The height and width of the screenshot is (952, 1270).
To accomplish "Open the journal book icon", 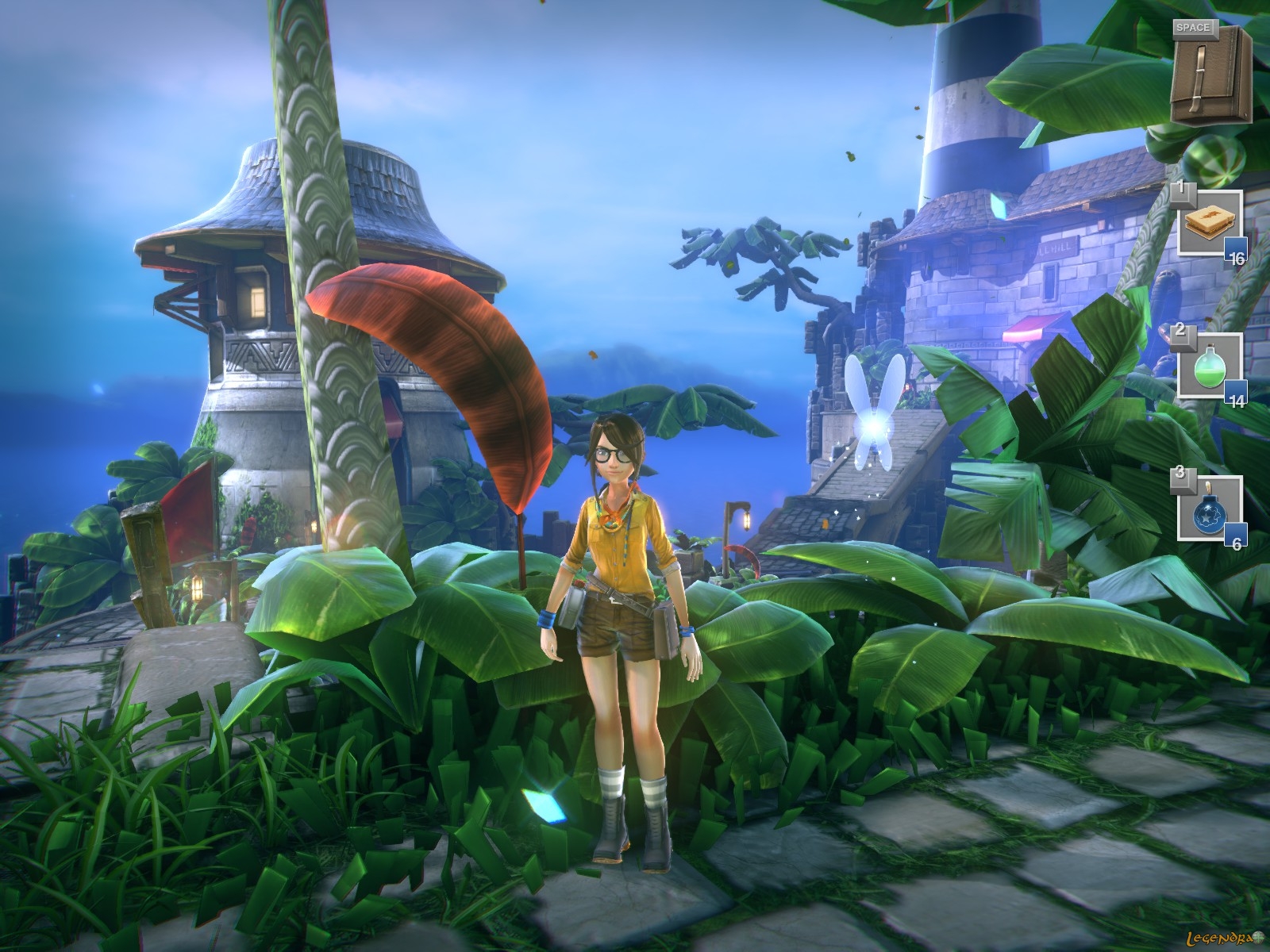I will tap(1210, 75).
